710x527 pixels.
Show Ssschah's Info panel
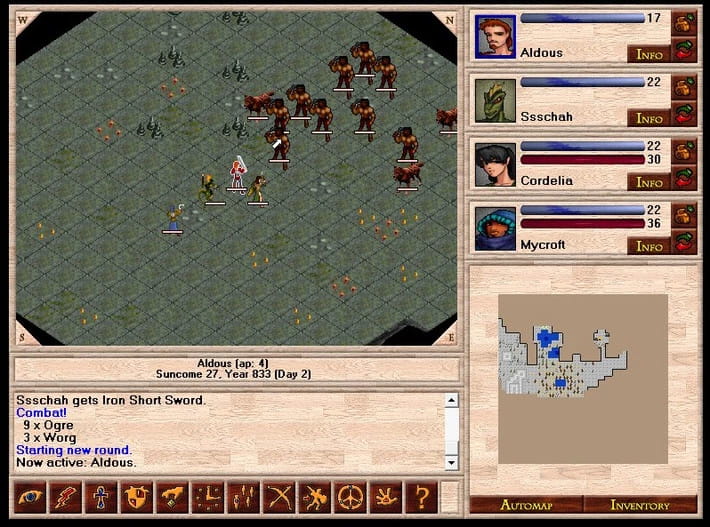pyautogui.click(x=648, y=117)
